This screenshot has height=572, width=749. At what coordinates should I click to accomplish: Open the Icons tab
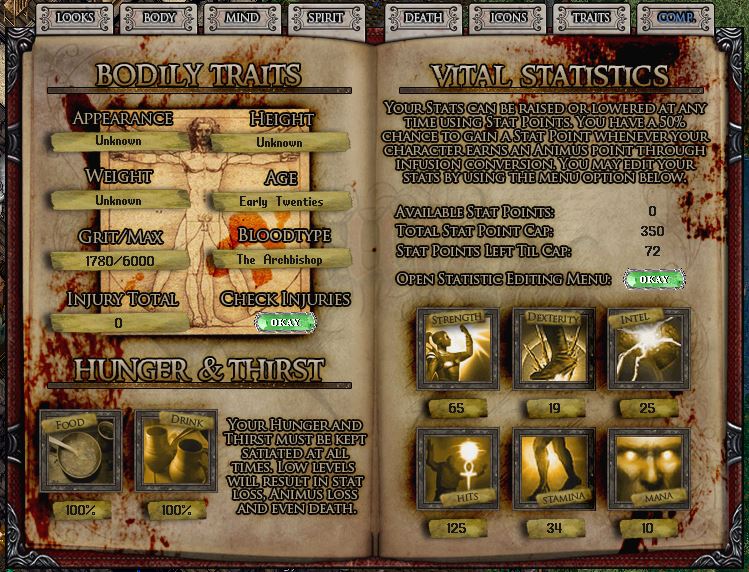tap(507, 17)
